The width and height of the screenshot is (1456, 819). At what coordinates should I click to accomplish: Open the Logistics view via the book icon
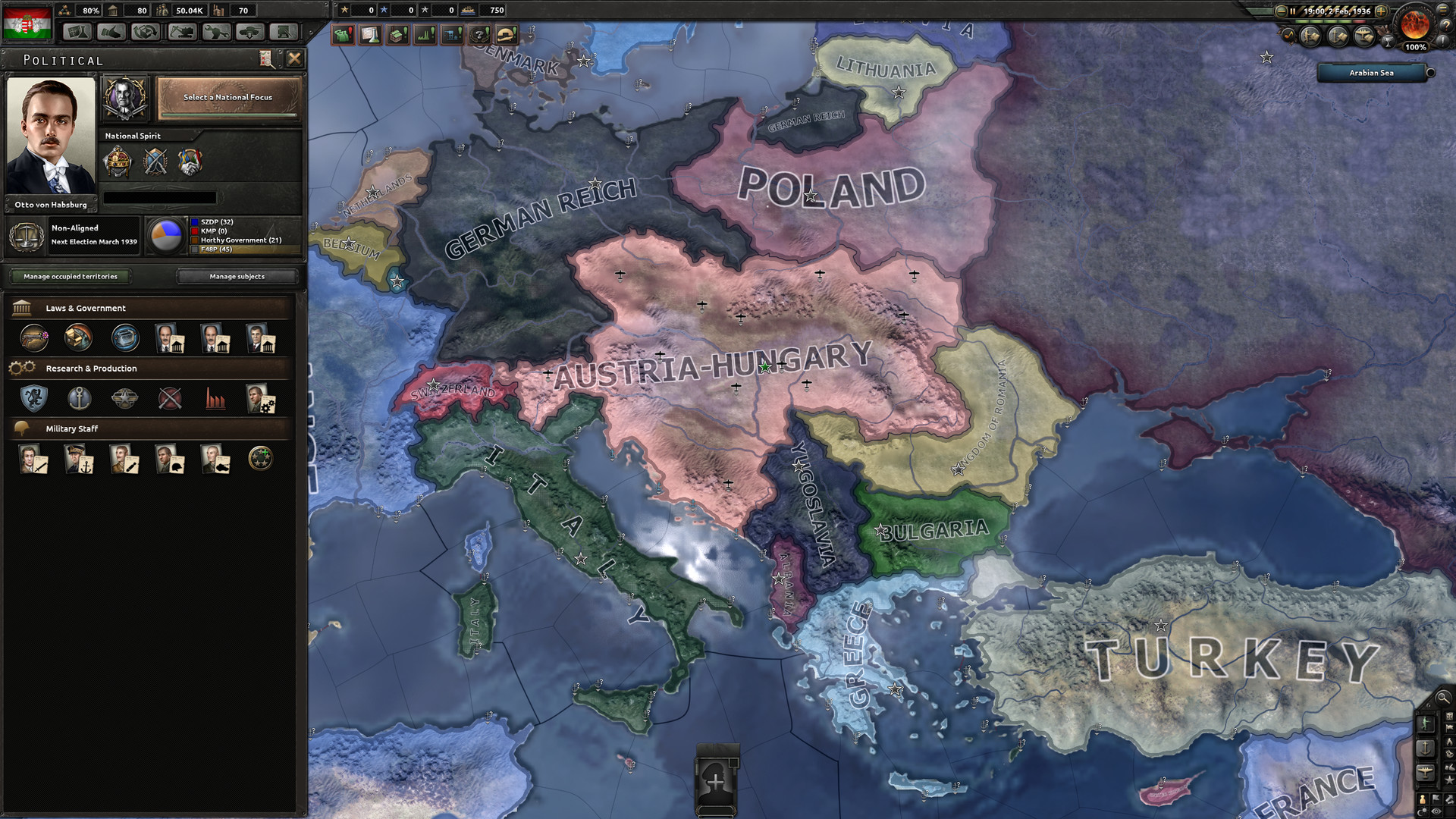click(284, 32)
